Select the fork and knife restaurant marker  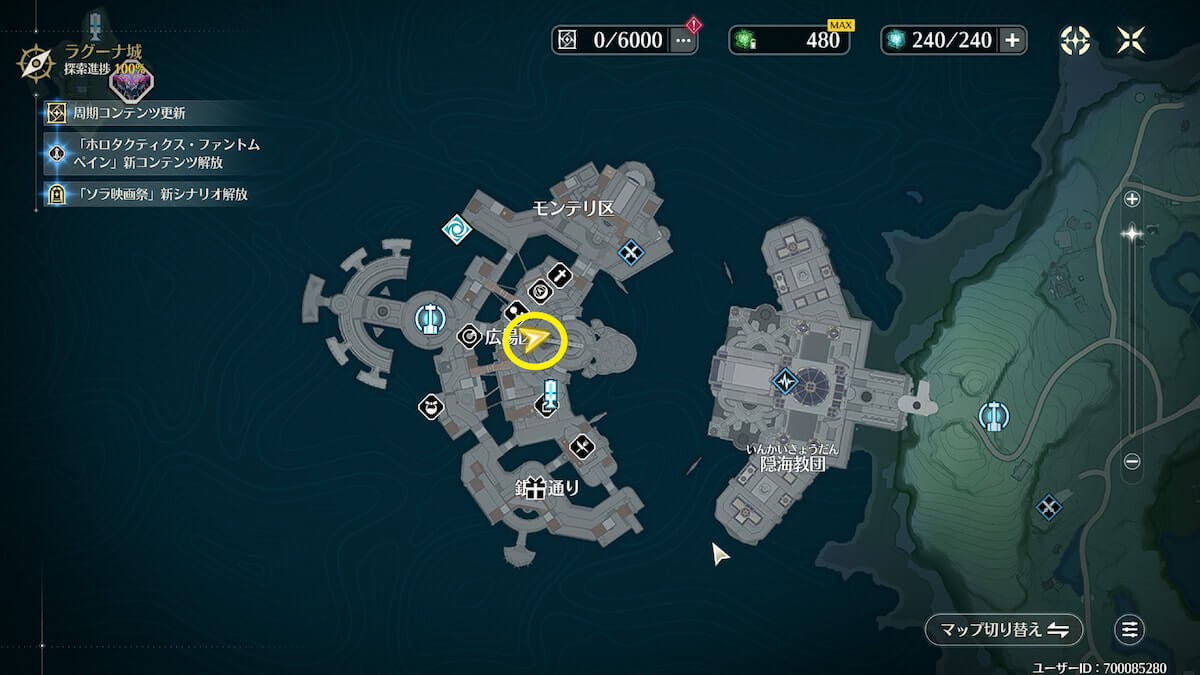click(x=583, y=446)
